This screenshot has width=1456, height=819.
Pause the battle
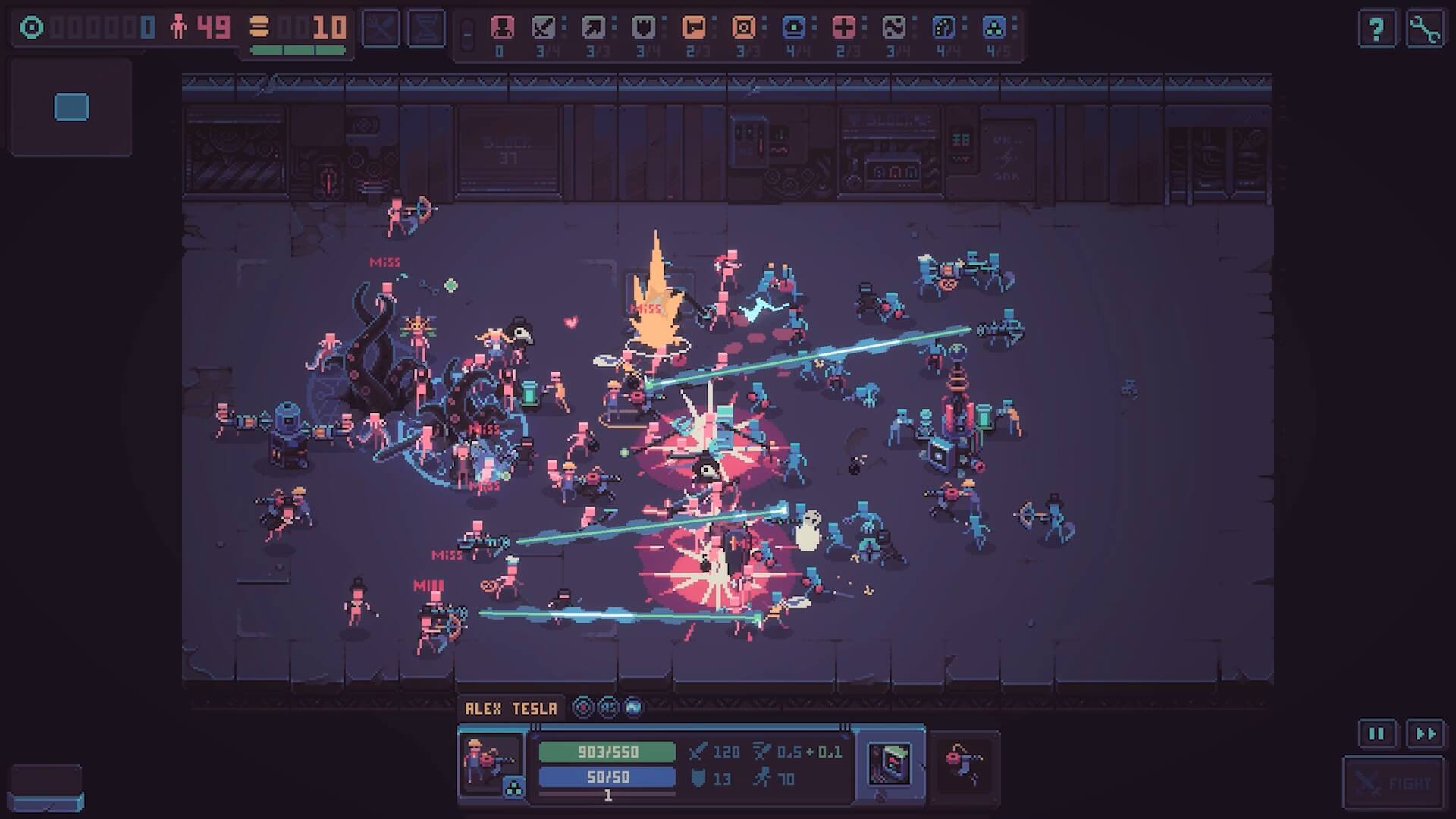click(1376, 733)
